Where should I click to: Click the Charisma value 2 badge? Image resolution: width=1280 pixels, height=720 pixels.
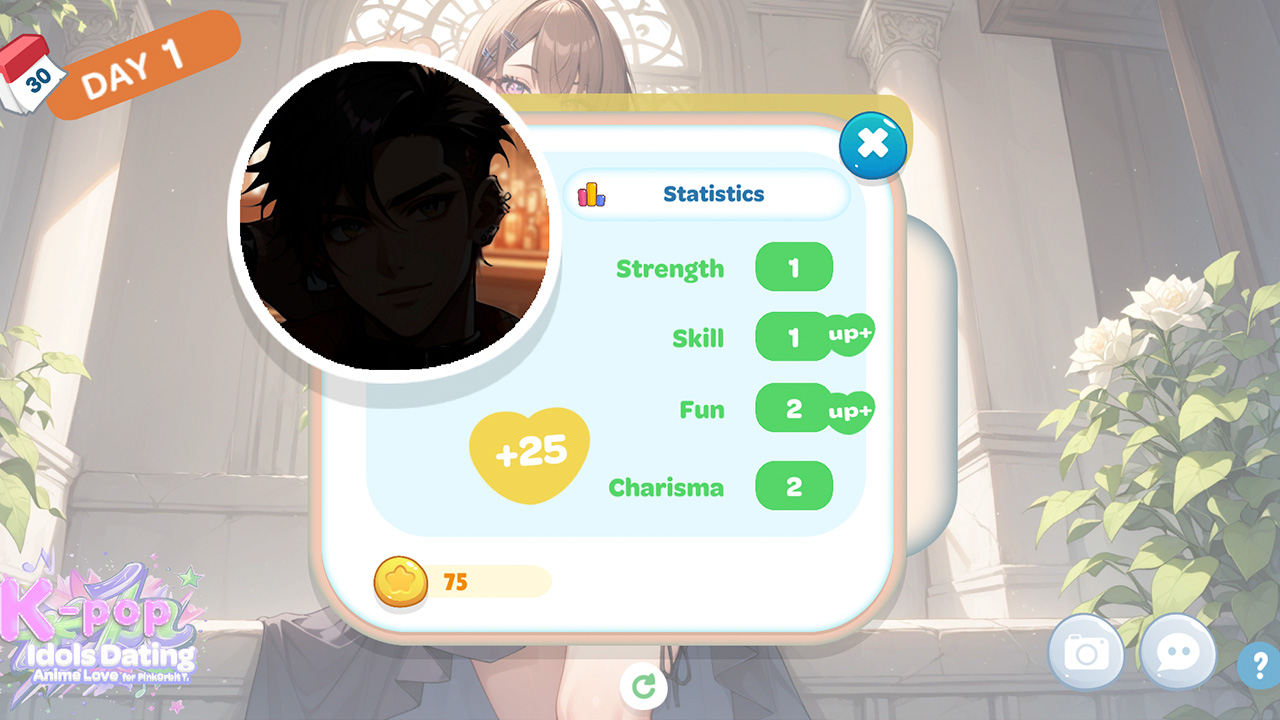pos(794,486)
